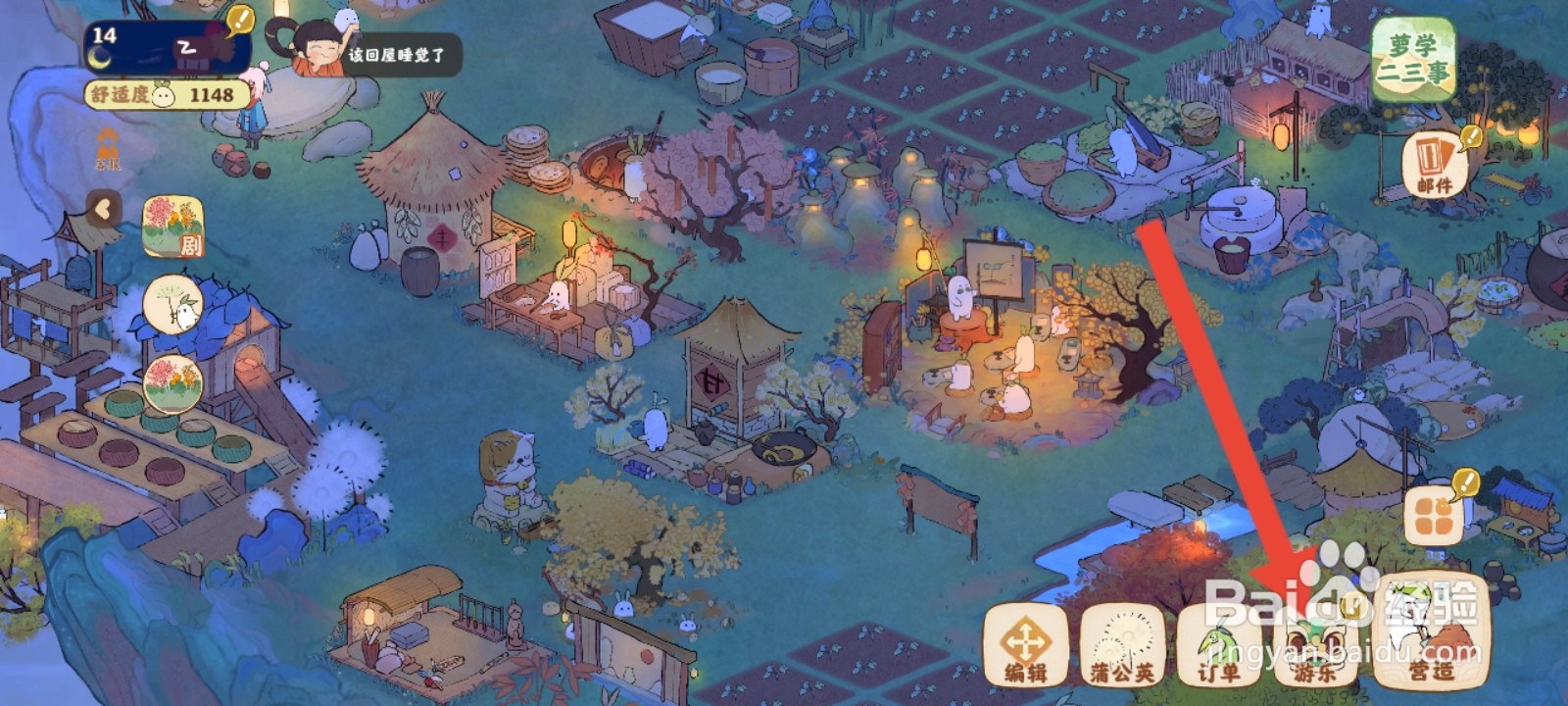The width and height of the screenshot is (1568, 706).
Task: Select the round radish character portrait icon
Action: (172, 305)
